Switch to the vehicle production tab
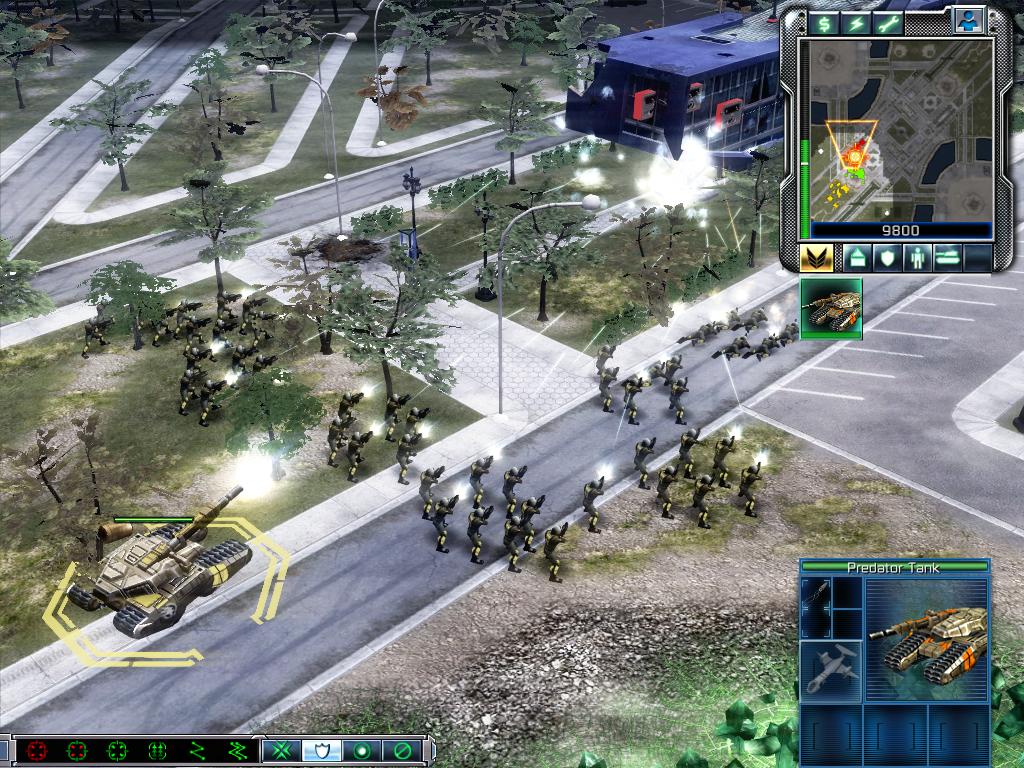 coord(946,258)
